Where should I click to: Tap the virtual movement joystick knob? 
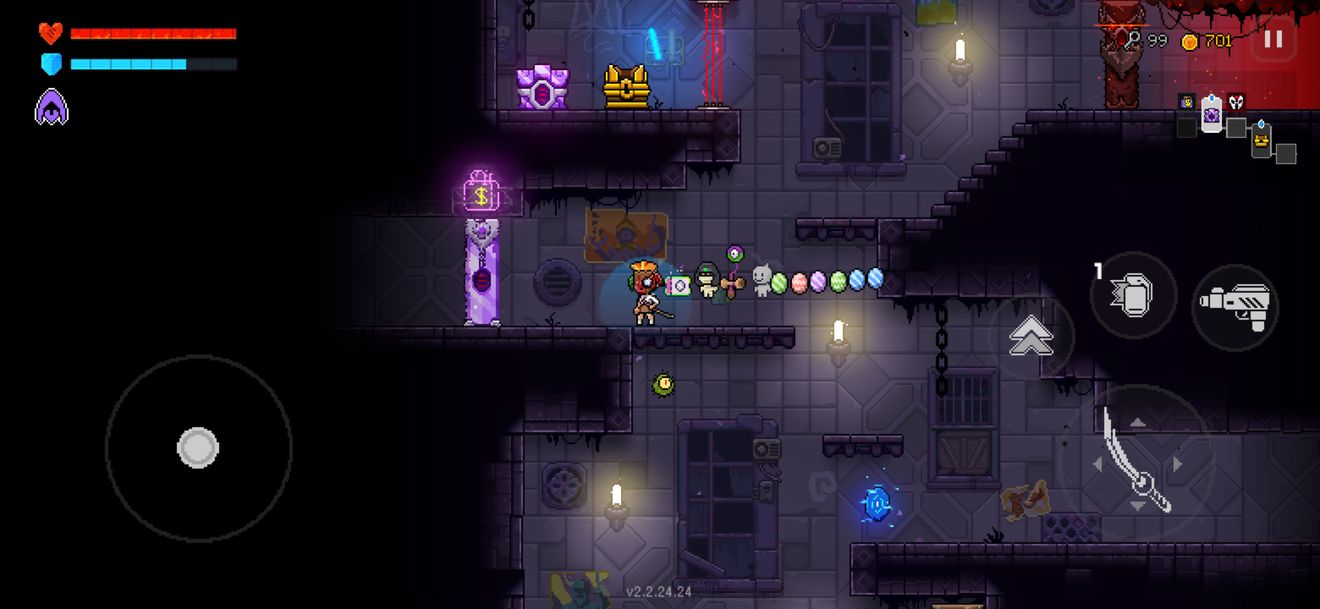(x=198, y=447)
